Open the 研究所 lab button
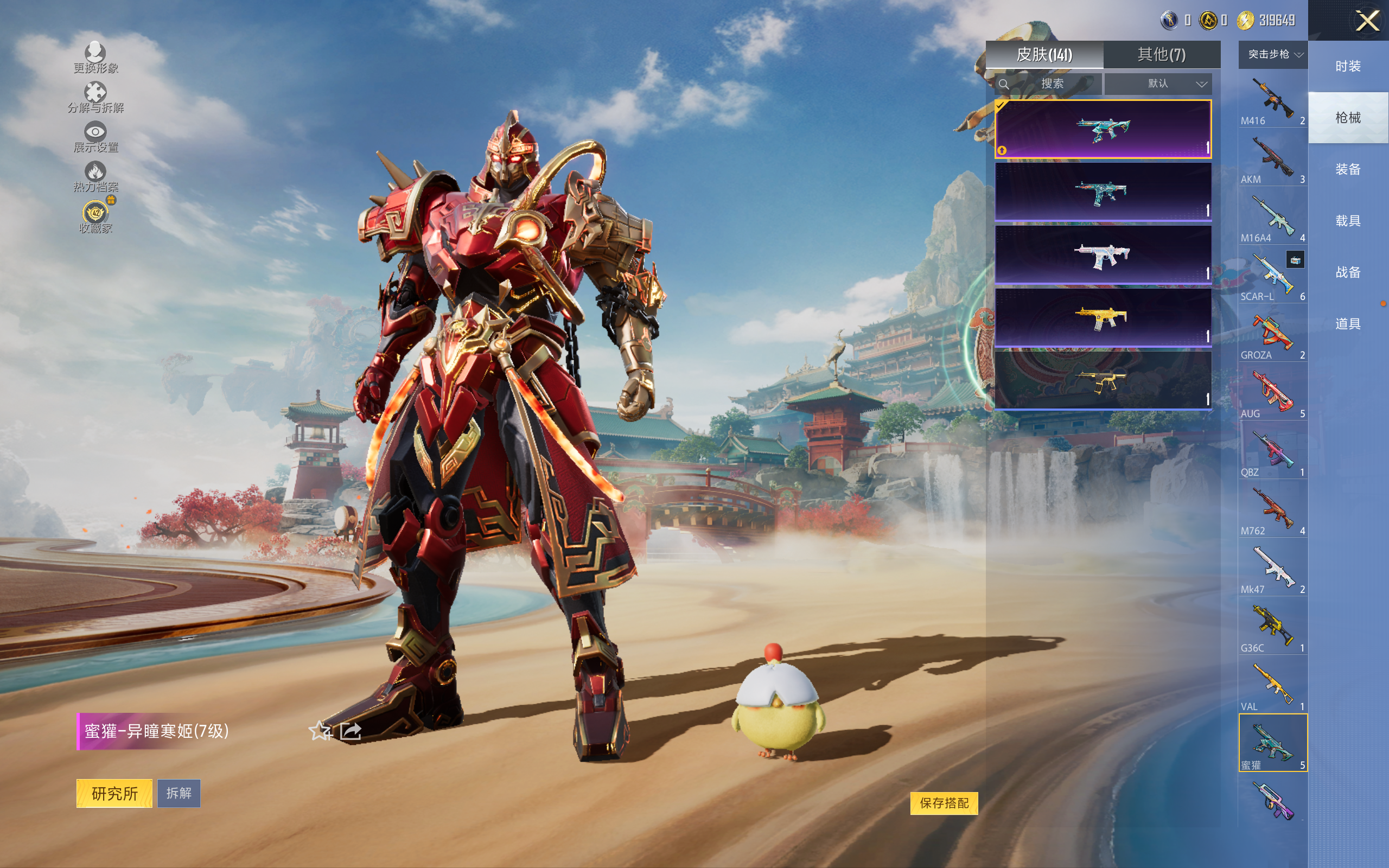The width and height of the screenshot is (1389, 868). tap(114, 793)
